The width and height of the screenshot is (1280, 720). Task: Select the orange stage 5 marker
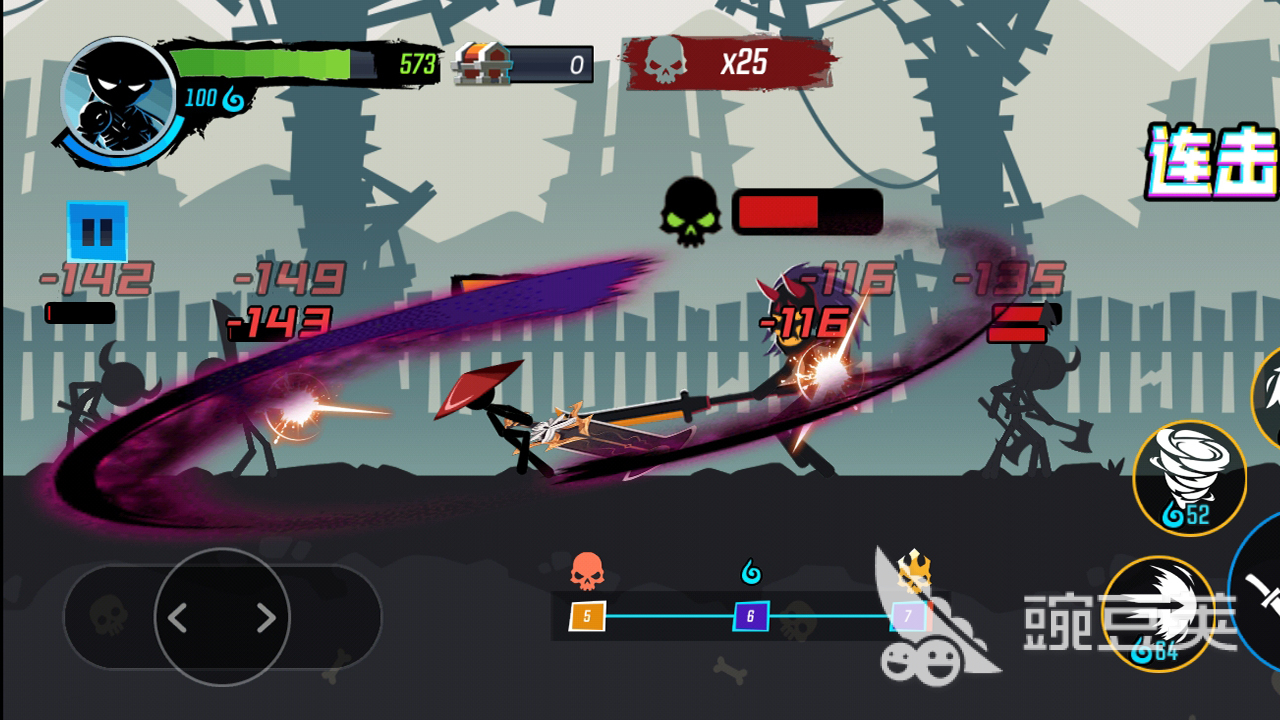coord(587,616)
